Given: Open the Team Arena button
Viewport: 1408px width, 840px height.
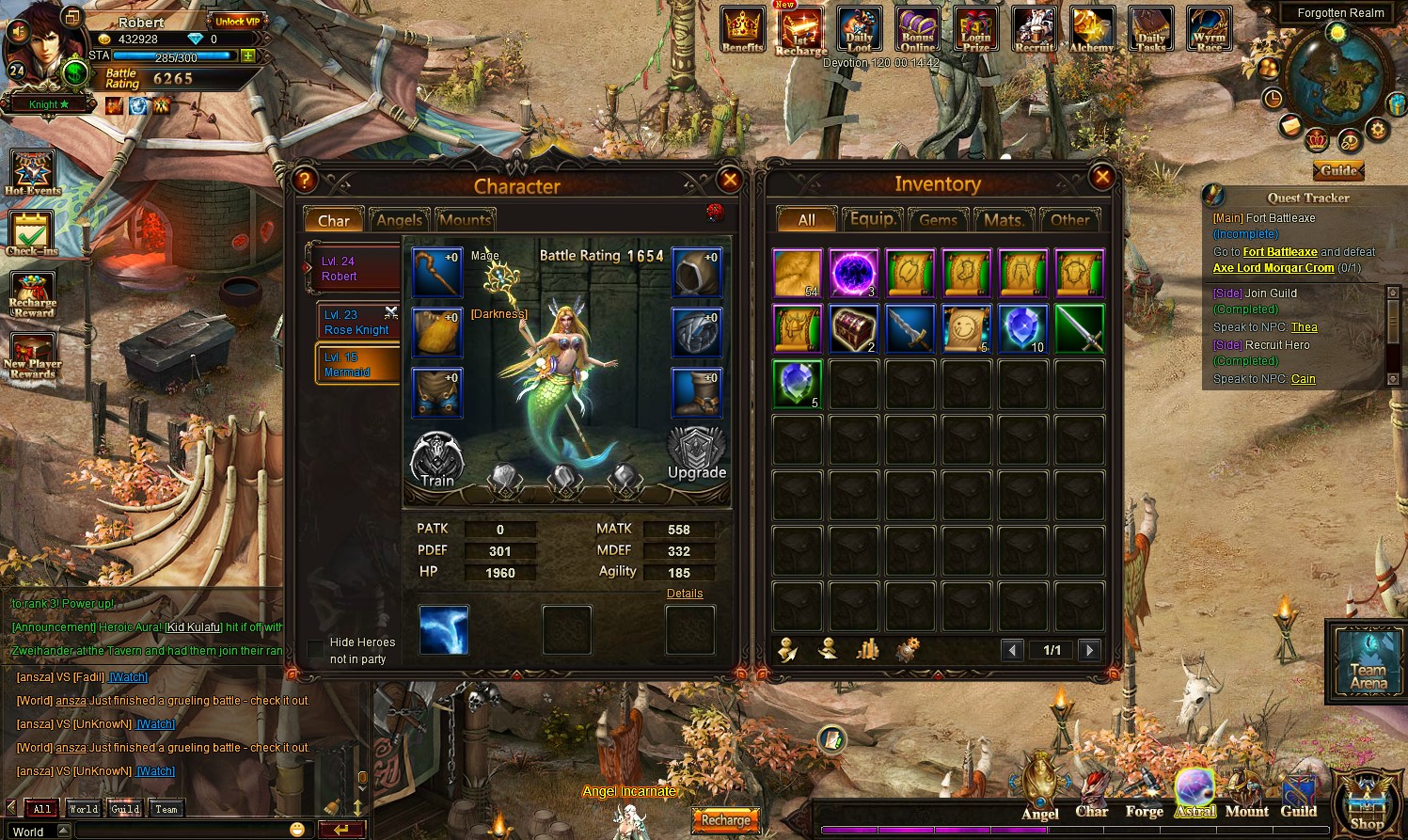Looking at the screenshot, I should pos(1368,661).
